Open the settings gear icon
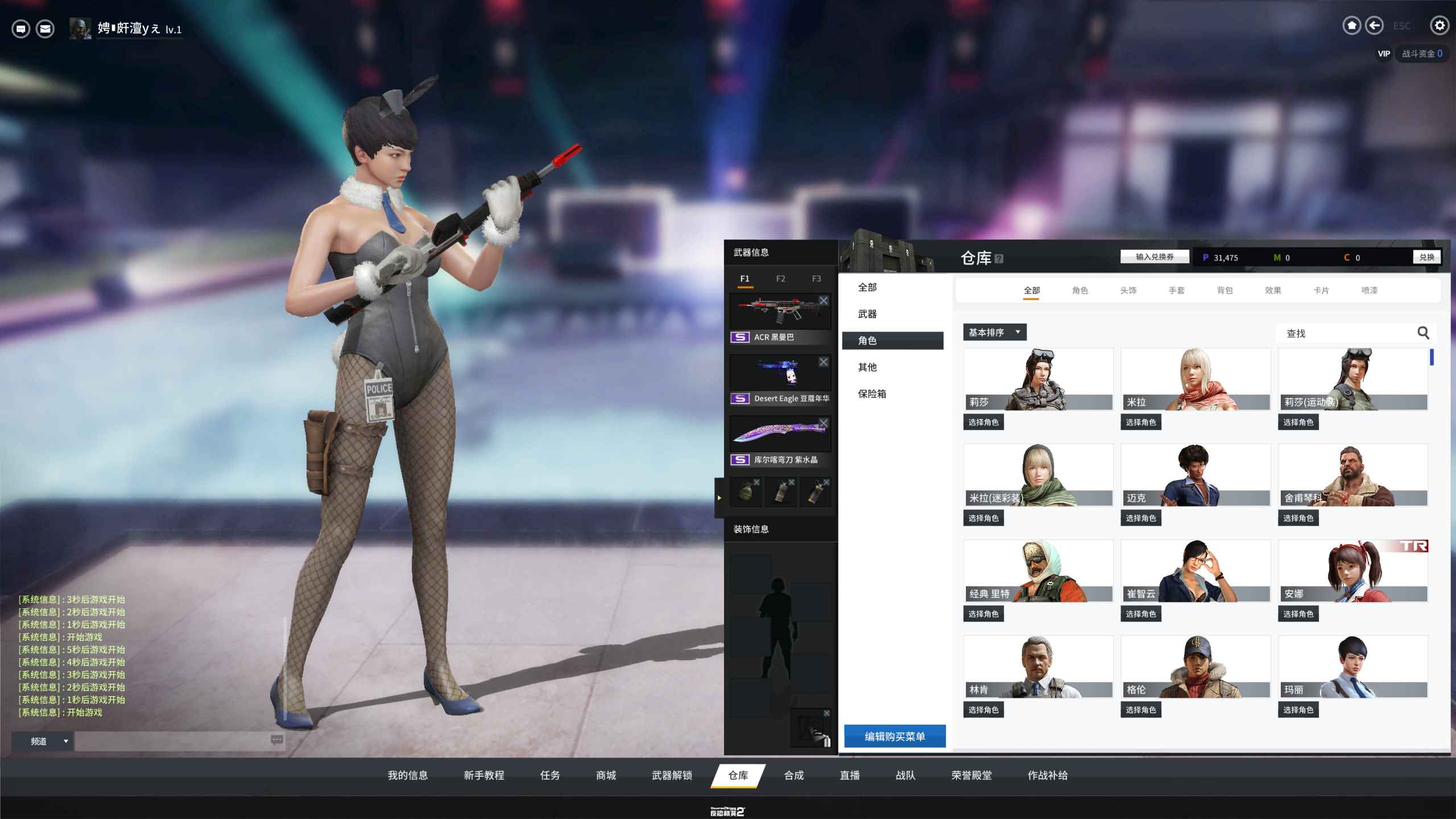The image size is (1456, 819). click(x=1439, y=26)
